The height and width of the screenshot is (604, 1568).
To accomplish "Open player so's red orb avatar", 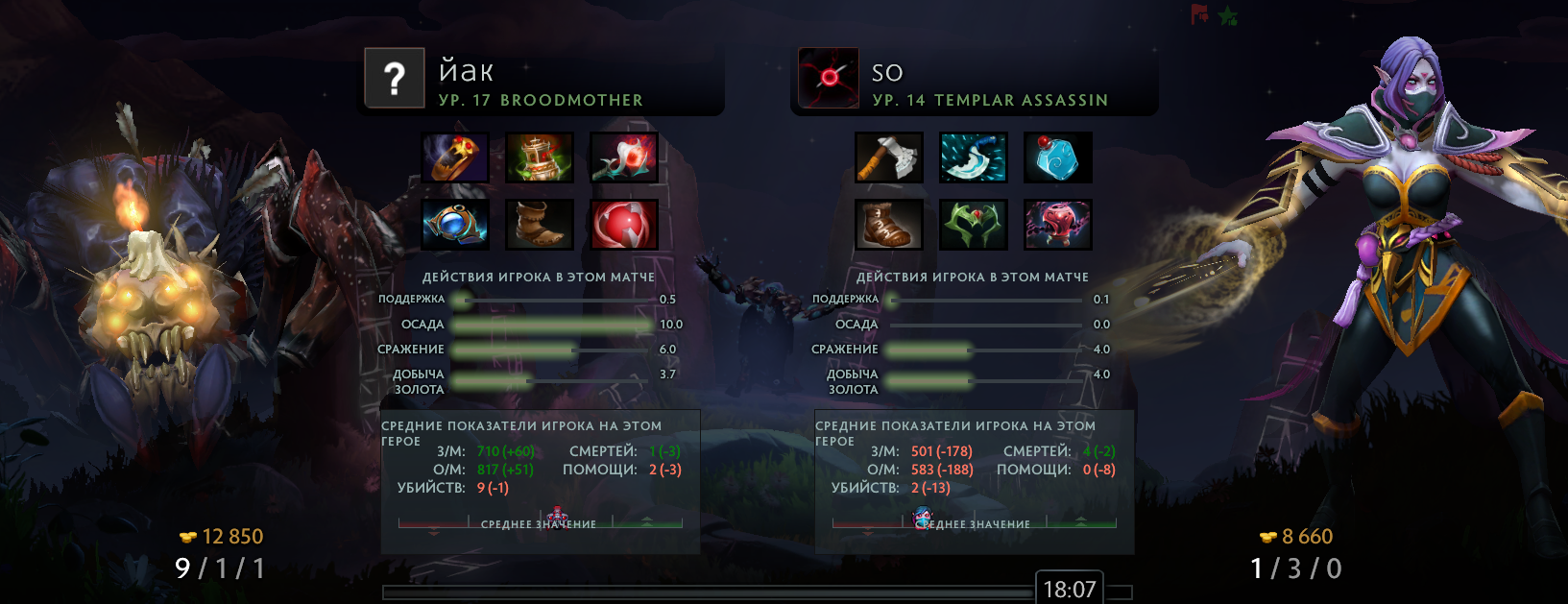I will tap(829, 78).
